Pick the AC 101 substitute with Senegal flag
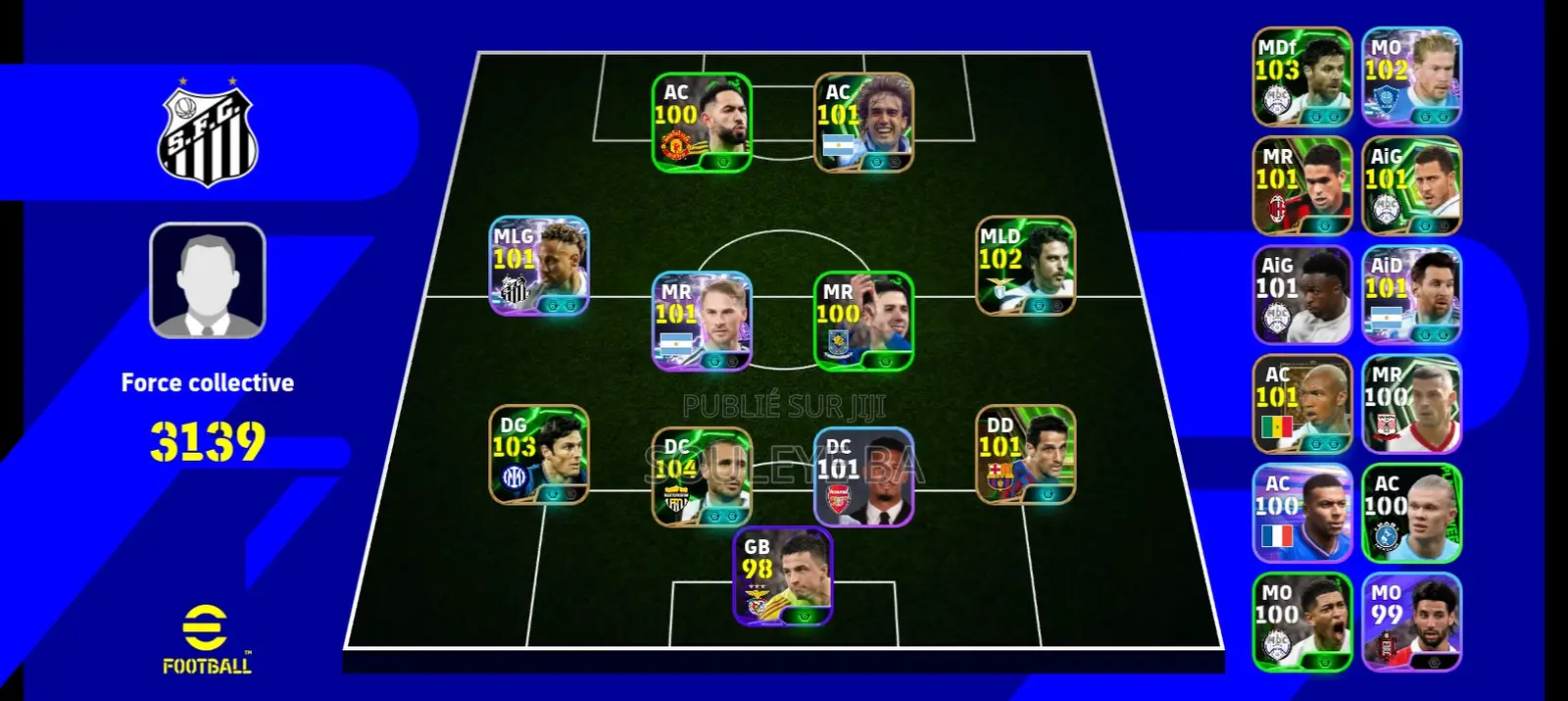Image resolution: width=1568 pixels, height=701 pixels. point(1302,404)
